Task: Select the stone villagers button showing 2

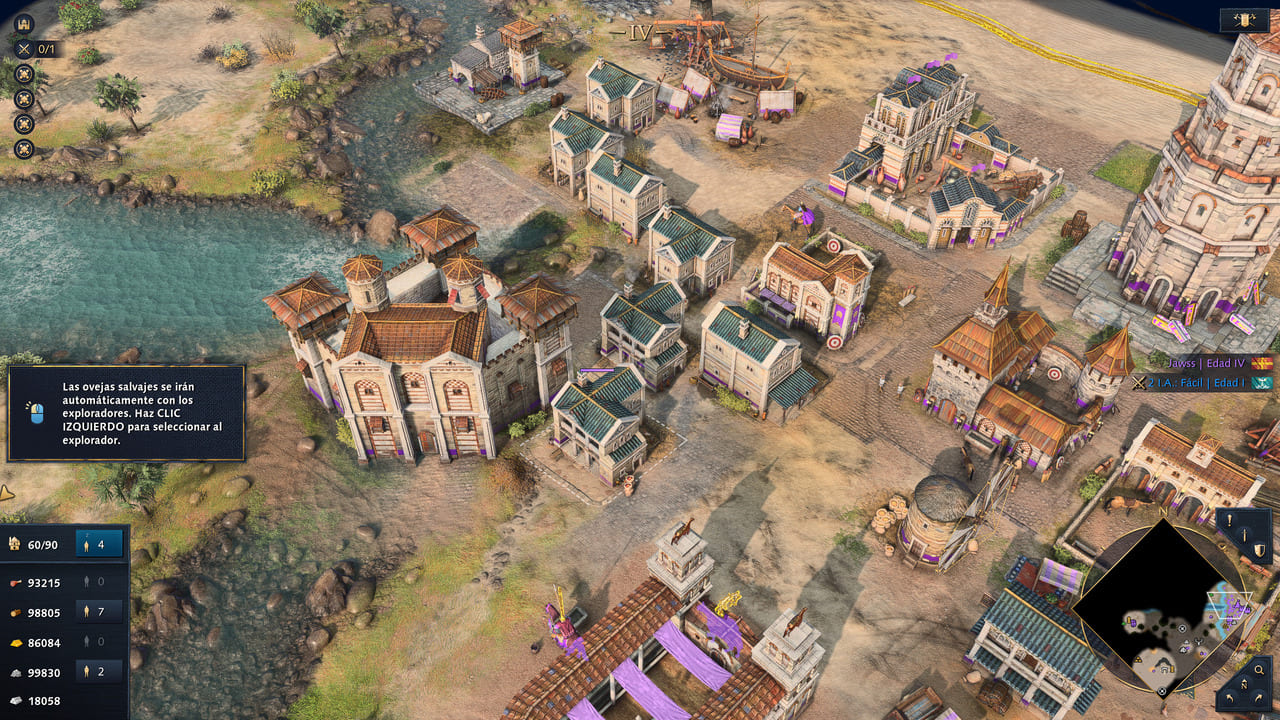Action: tap(99, 671)
